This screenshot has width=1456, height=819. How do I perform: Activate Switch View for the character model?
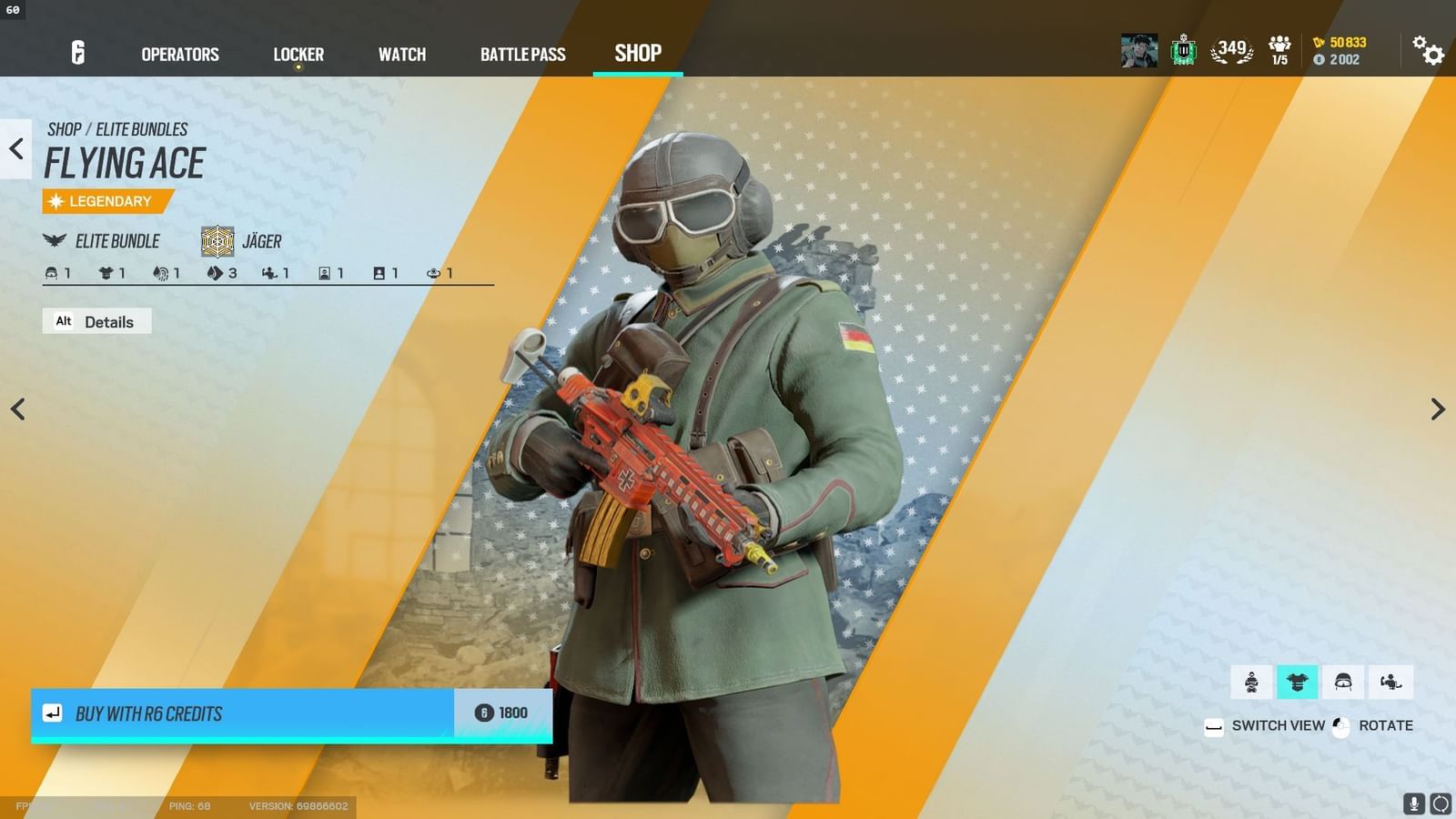(x=1265, y=725)
